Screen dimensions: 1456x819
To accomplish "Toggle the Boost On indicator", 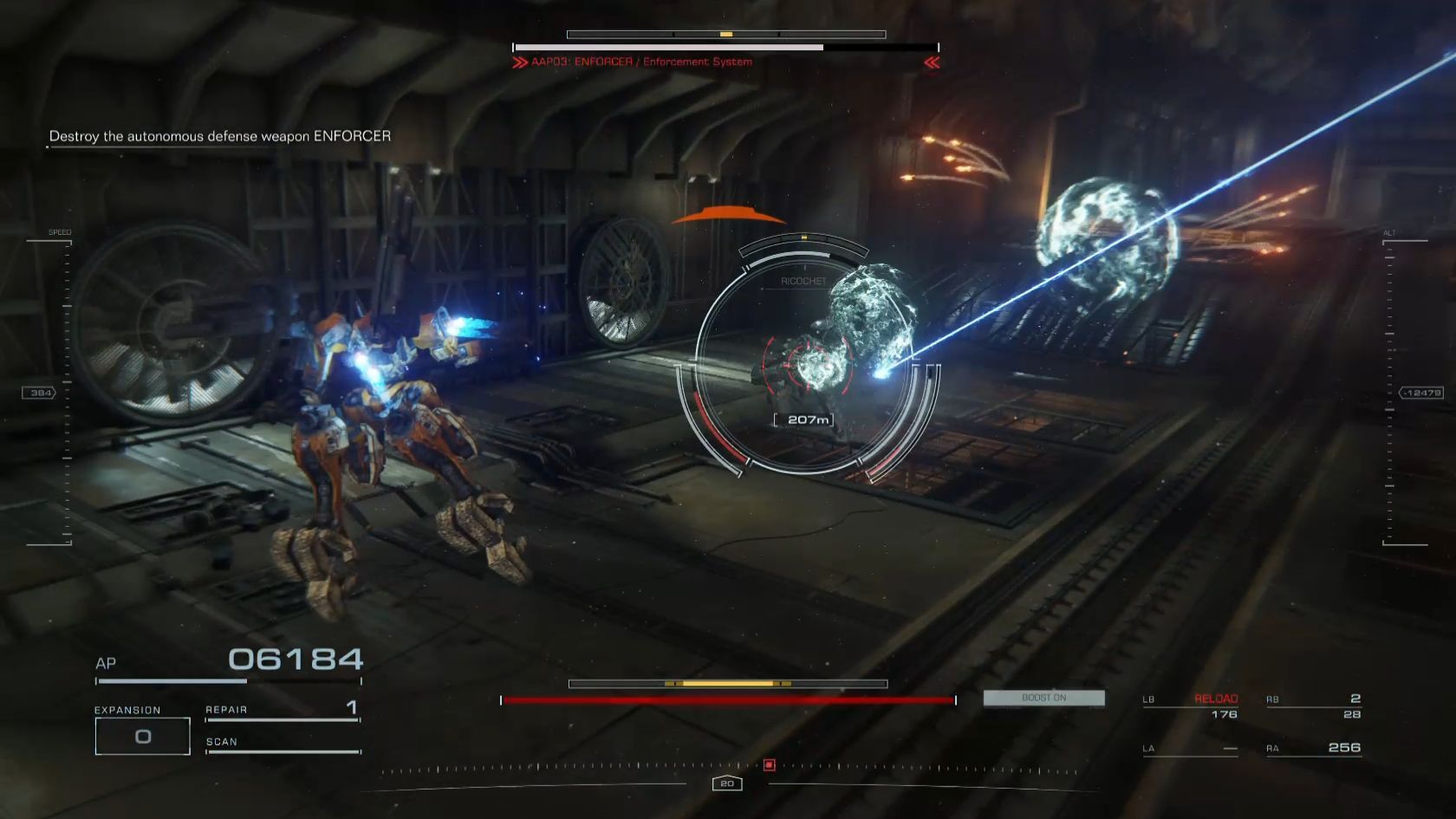I will (1043, 698).
